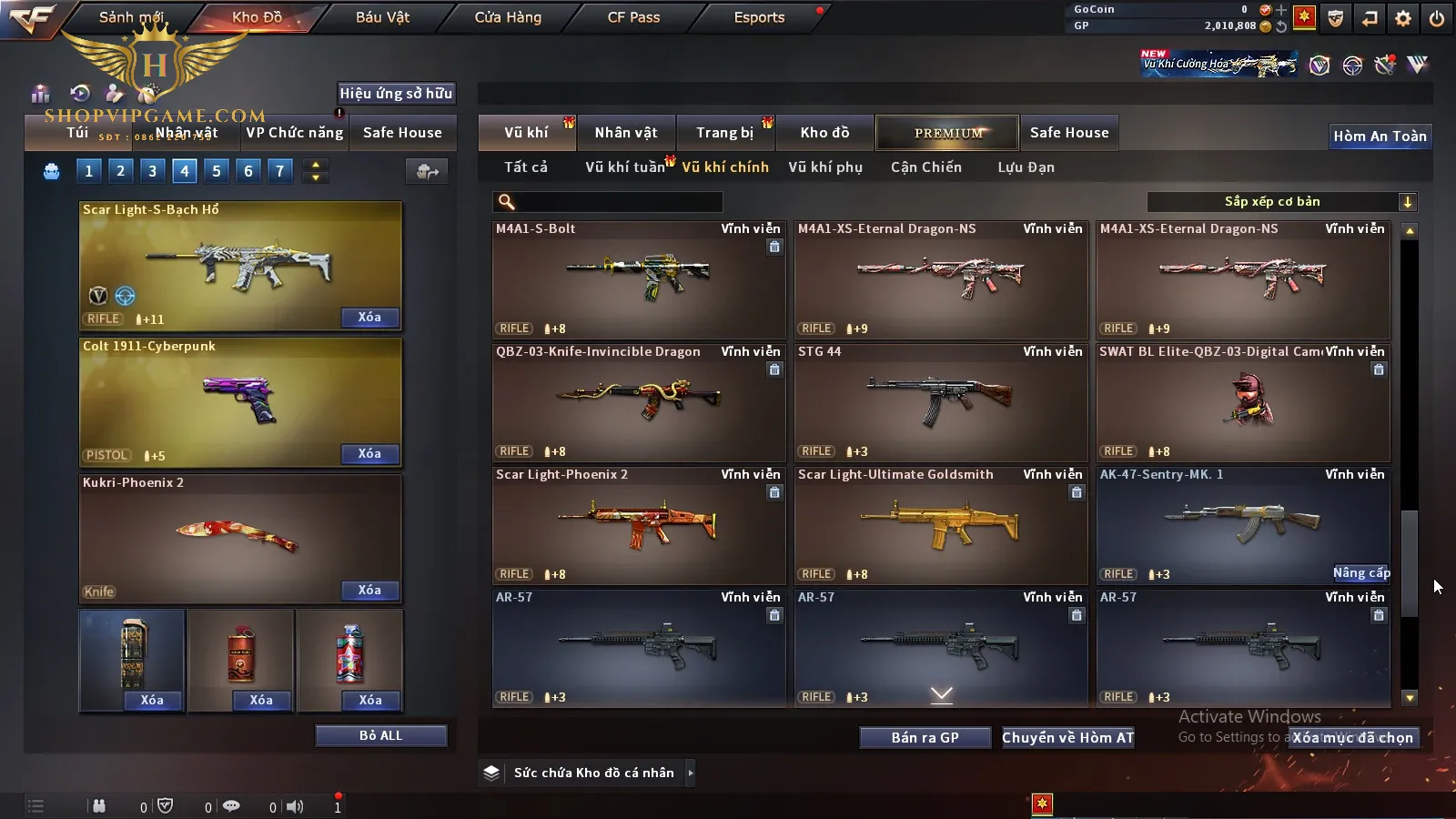The image size is (1456, 819).
Task: Switch to the Báu Vật menu
Action: 382,17
